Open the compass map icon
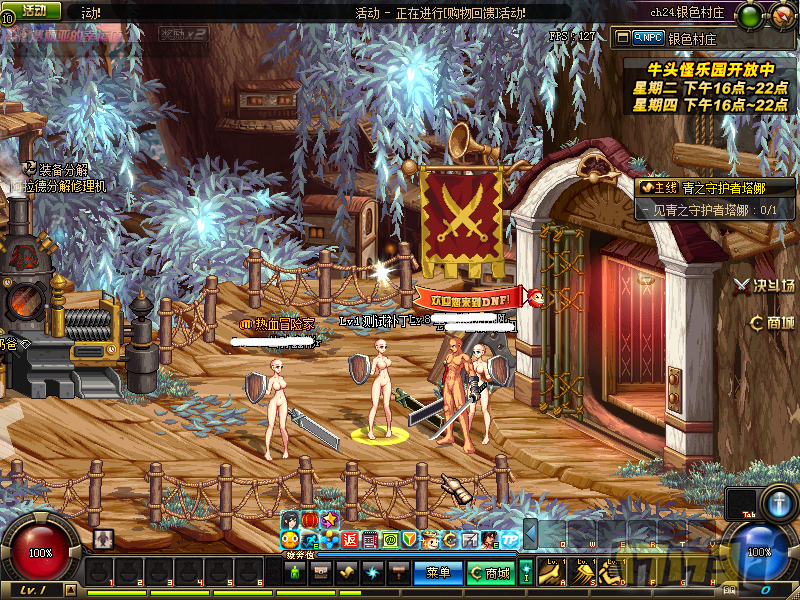This screenshot has height=600, width=800. click(x=779, y=16)
